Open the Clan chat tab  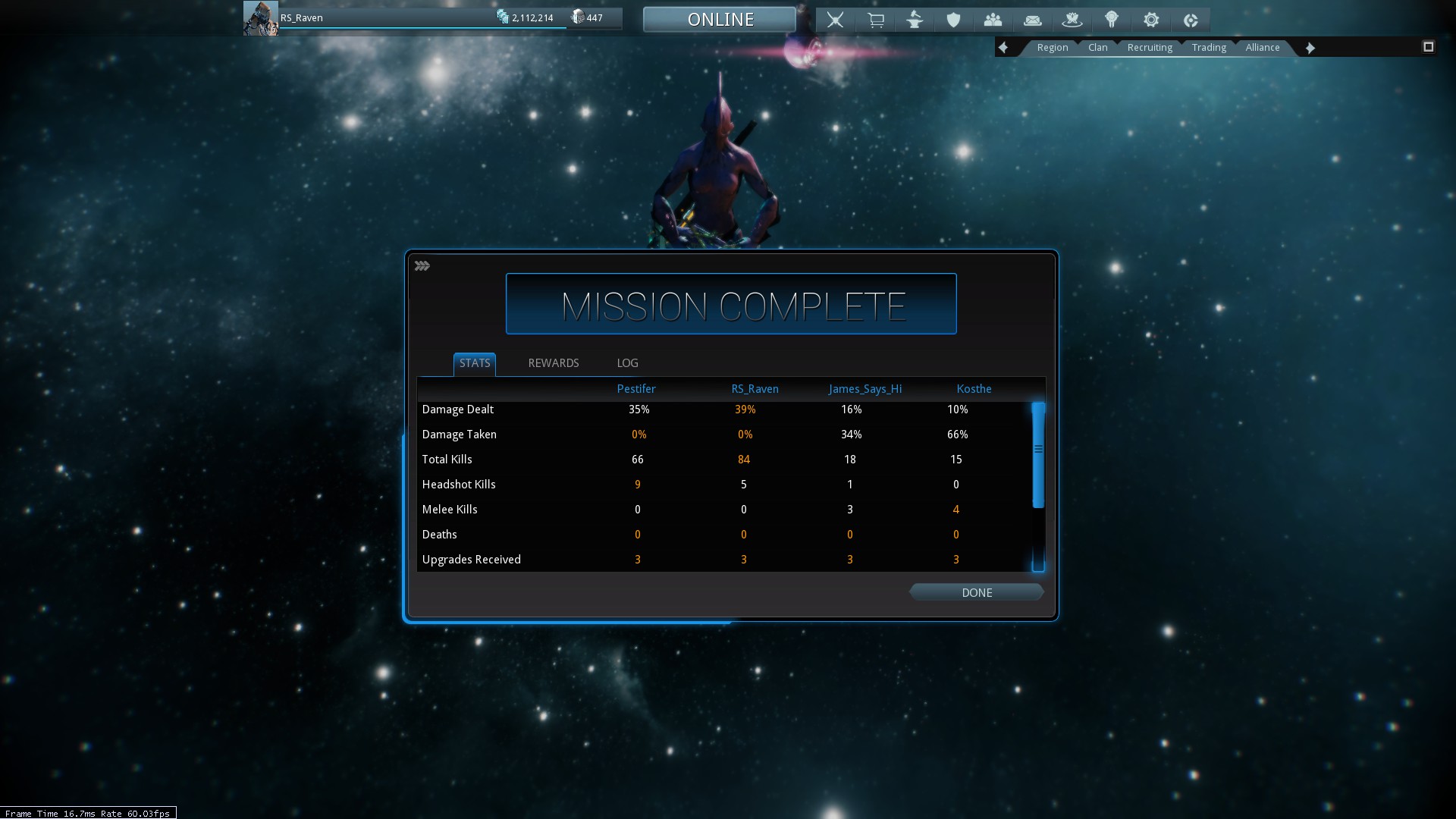coord(1097,47)
